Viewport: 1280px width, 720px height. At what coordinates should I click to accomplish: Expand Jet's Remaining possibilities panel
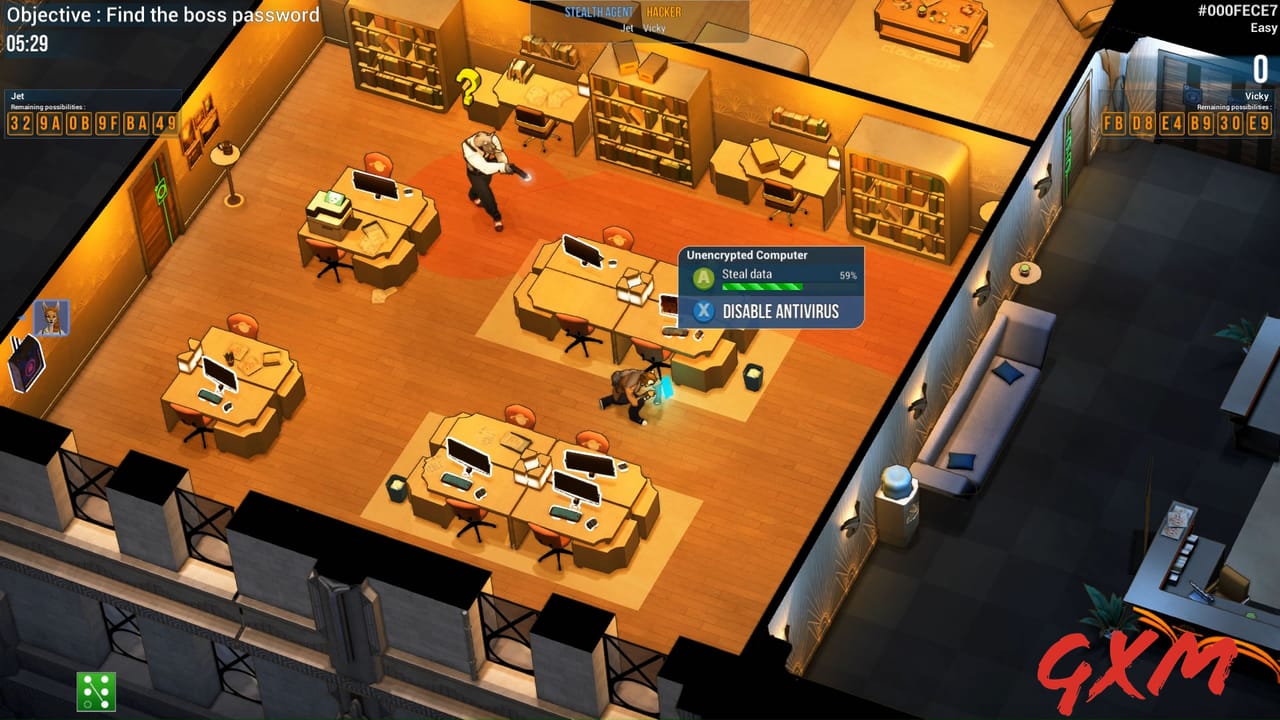click(47, 105)
